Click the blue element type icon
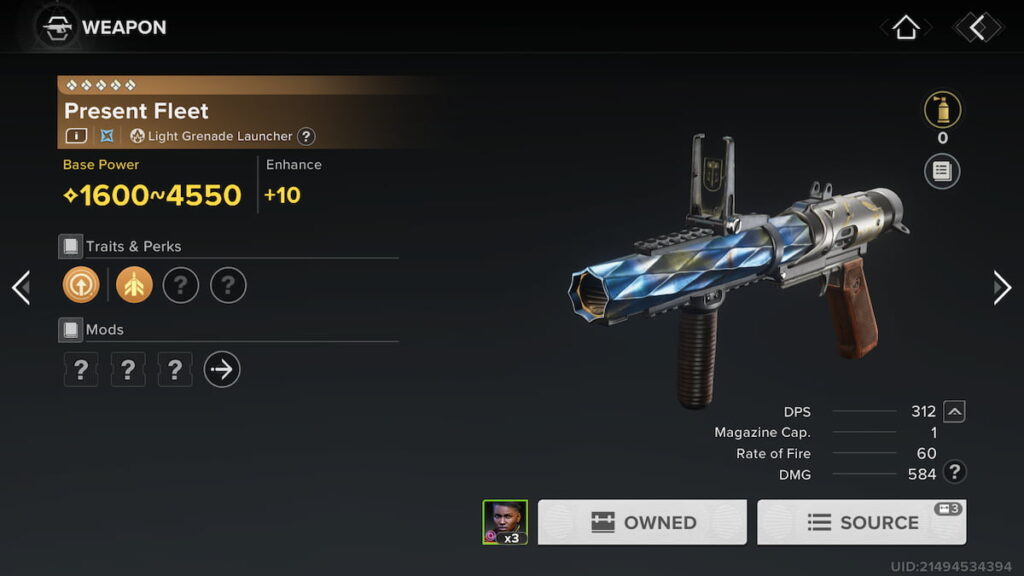Screen dimensions: 1024x576 107,136
